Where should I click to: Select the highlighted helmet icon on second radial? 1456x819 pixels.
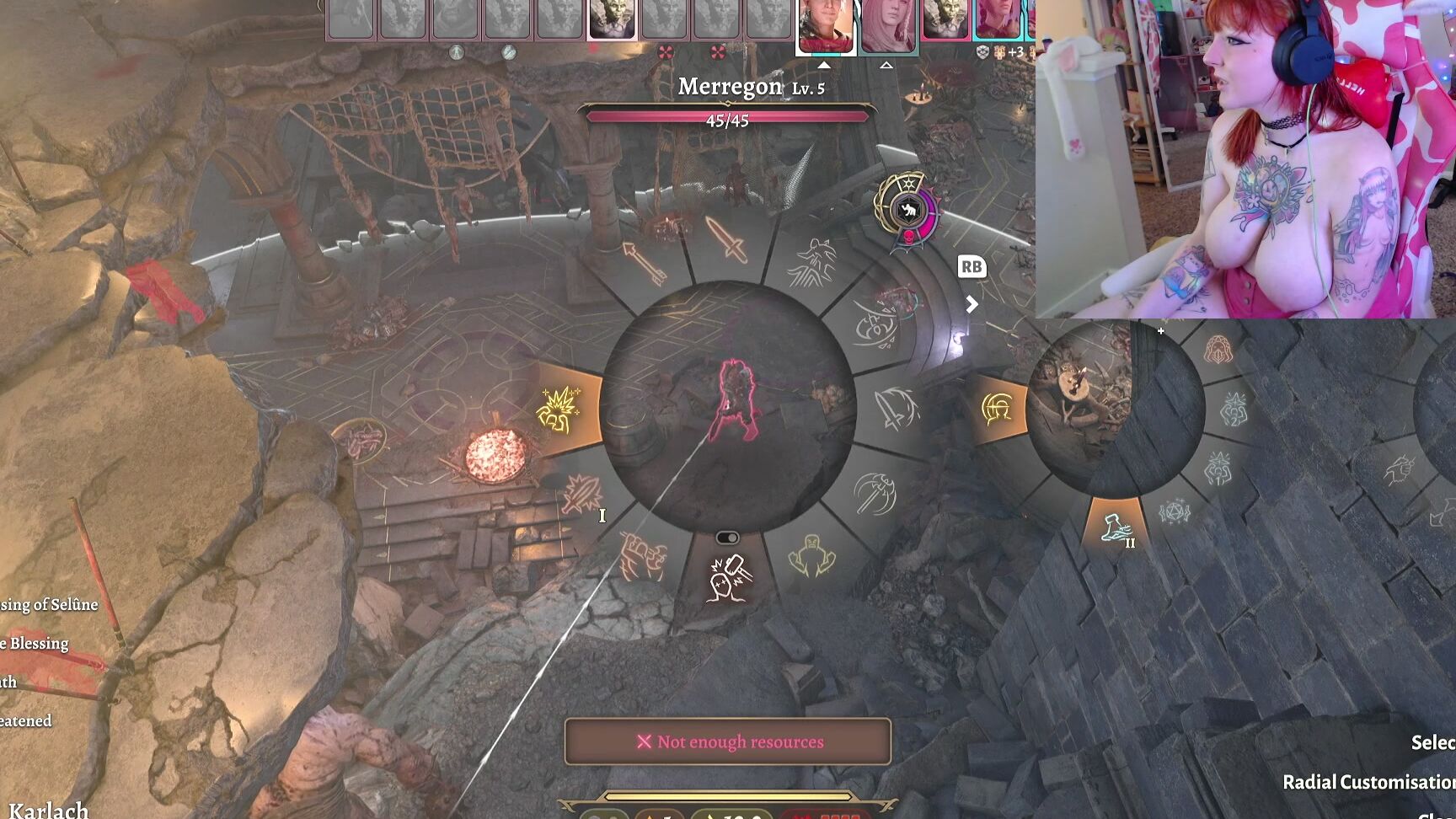(x=998, y=409)
